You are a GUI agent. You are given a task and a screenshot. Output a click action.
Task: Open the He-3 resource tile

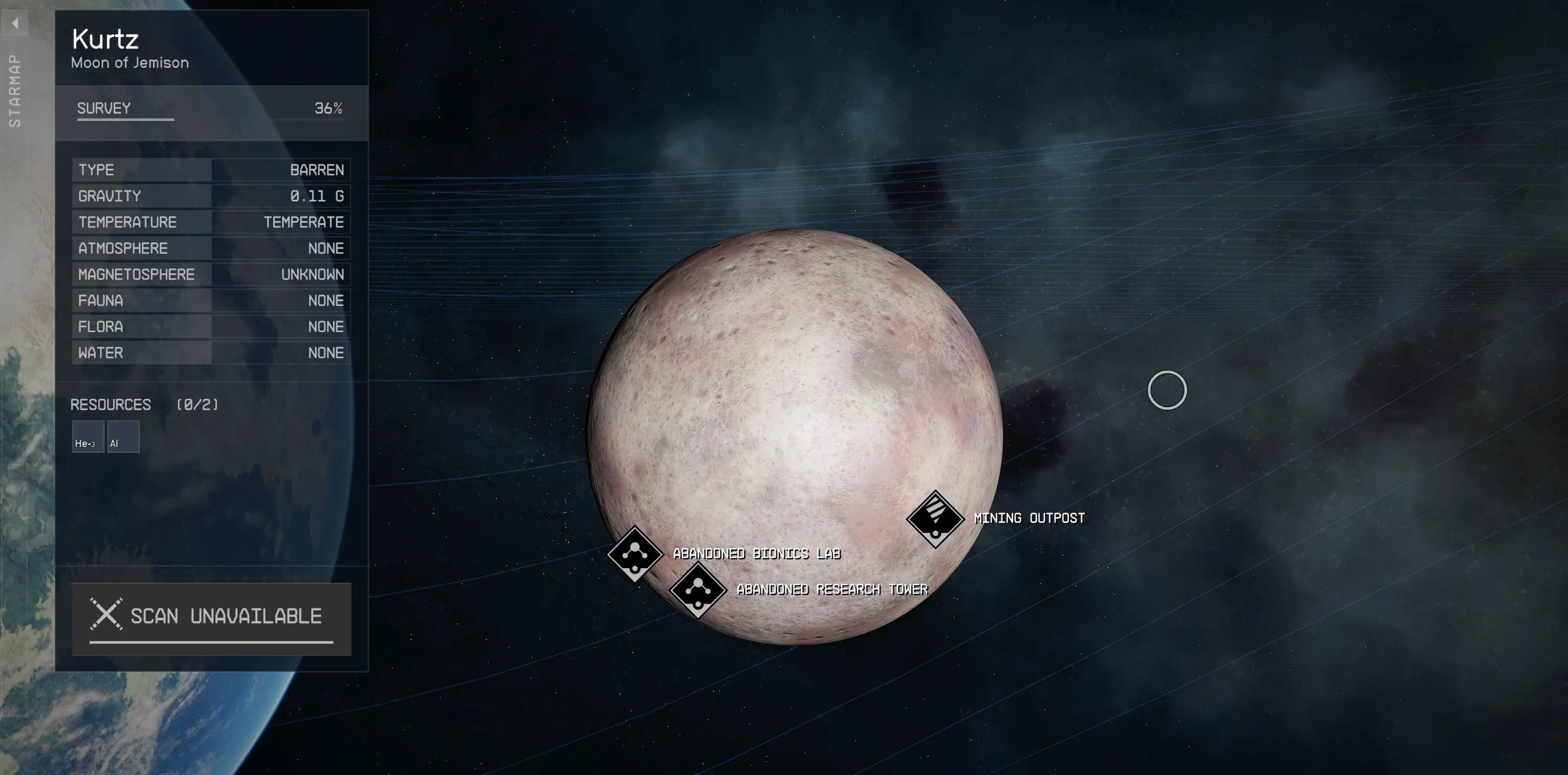pyautogui.click(x=88, y=436)
